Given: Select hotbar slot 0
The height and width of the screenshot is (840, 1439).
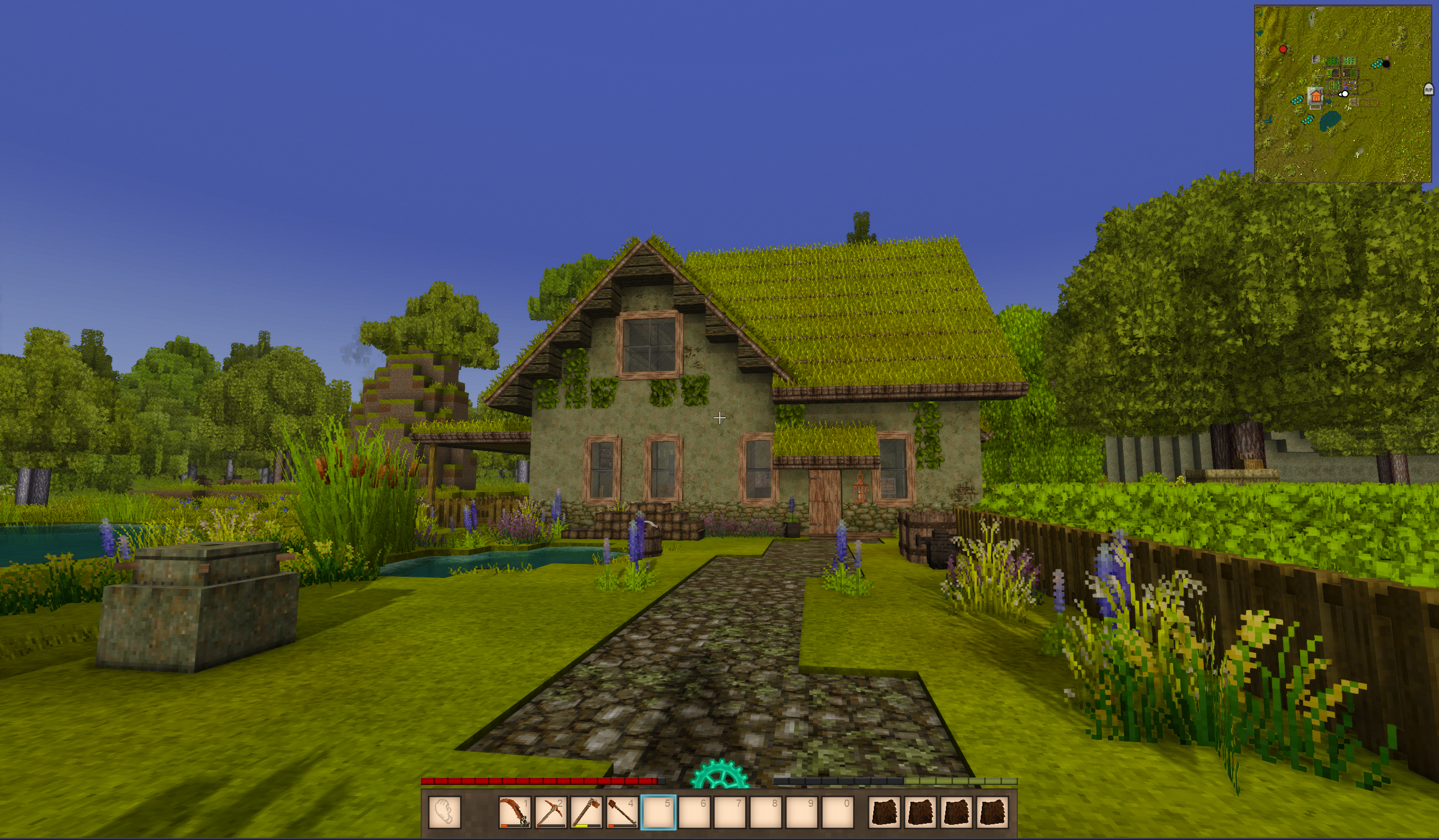Looking at the screenshot, I should pos(837,811).
